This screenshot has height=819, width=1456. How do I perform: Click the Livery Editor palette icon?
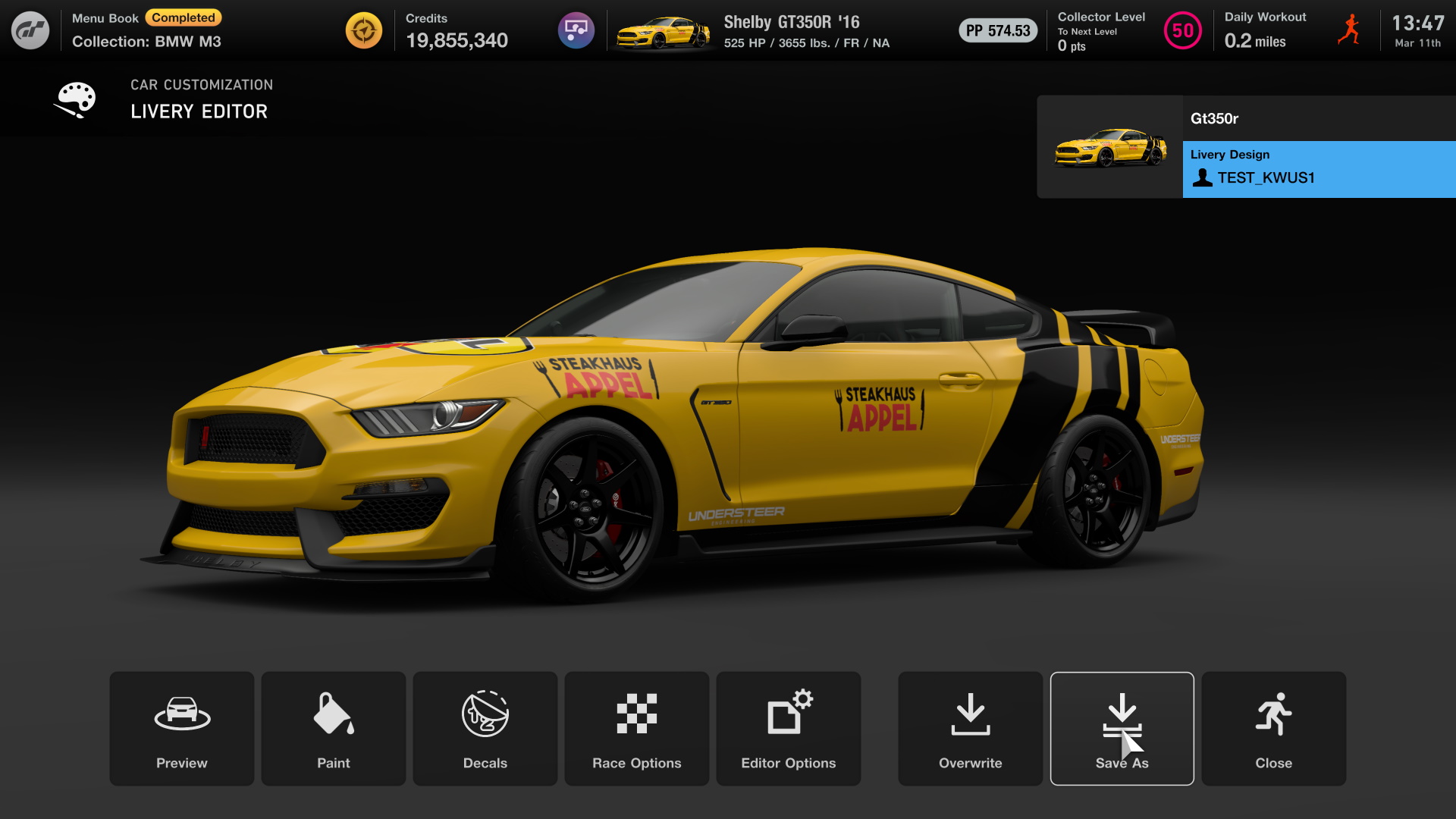74,99
